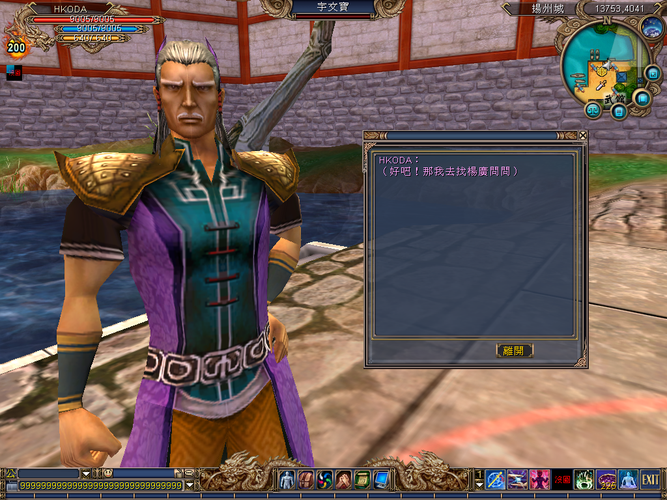Click the red-text skill slot in the hotbar
The width and height of the screenshot is (667, 500).
click(562, 480)
